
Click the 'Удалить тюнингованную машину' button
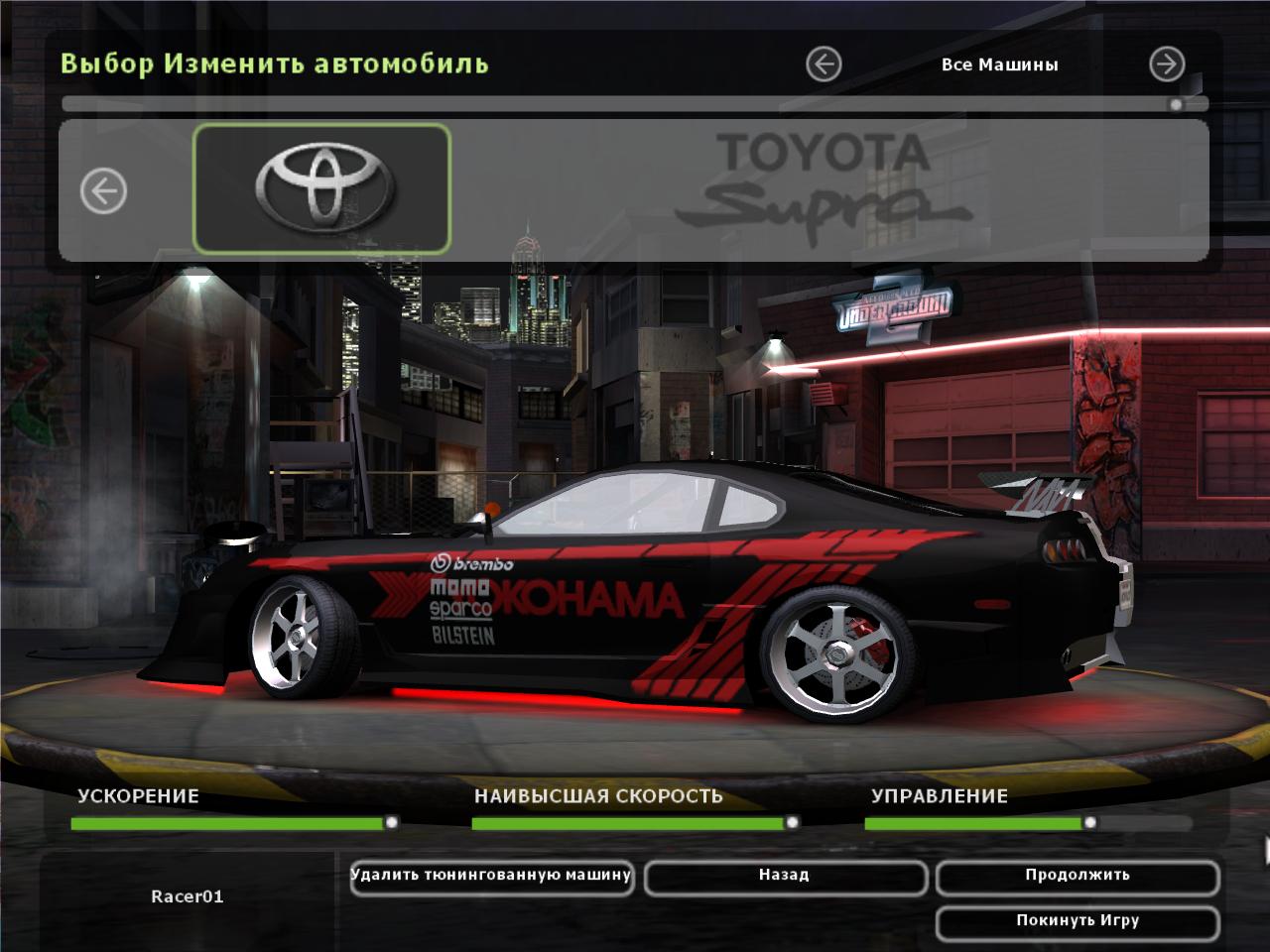pyautogui.click(x=491, y=877)
